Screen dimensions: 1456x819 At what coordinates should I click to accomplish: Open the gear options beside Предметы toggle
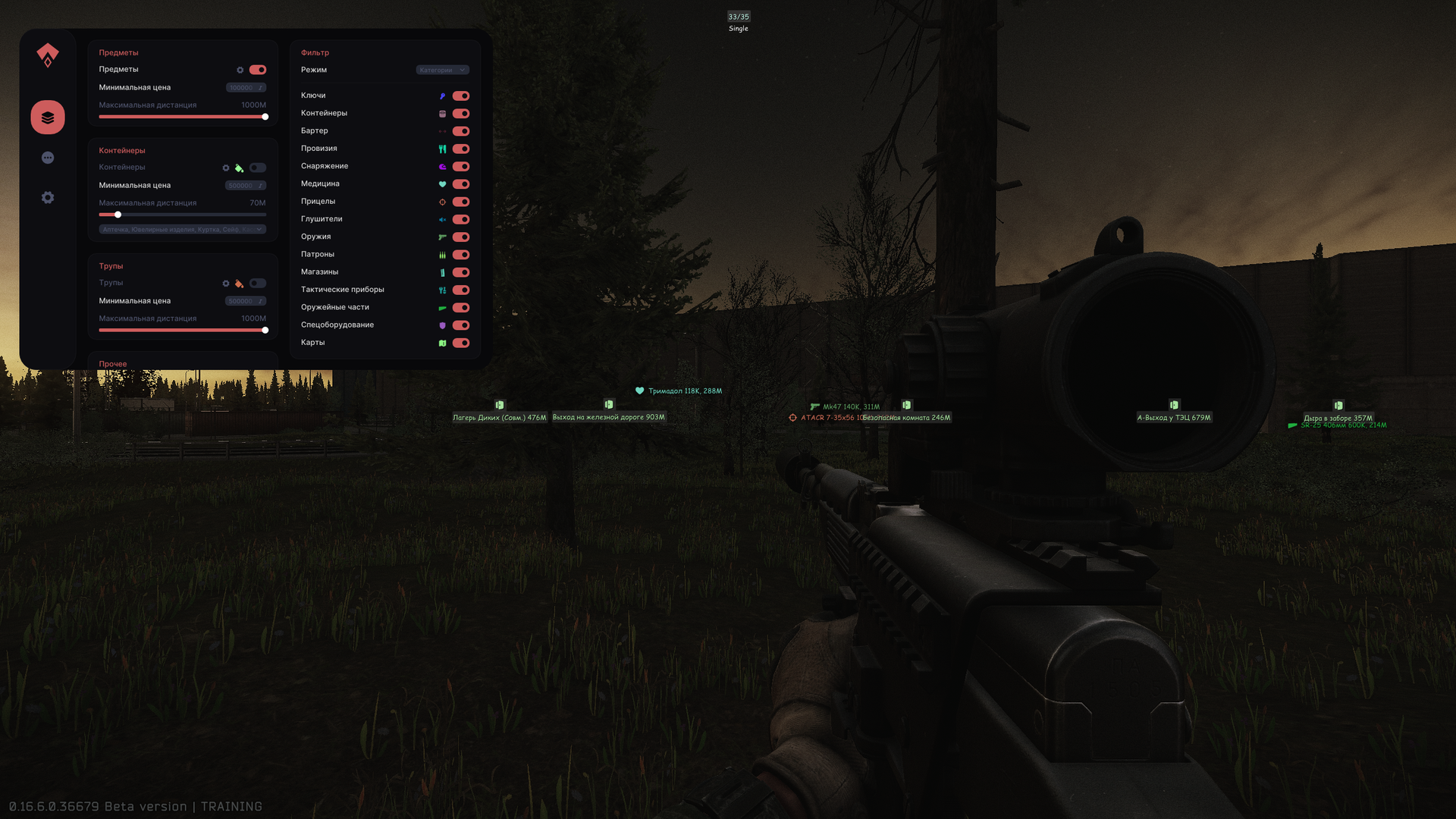(x=240, y=70)
